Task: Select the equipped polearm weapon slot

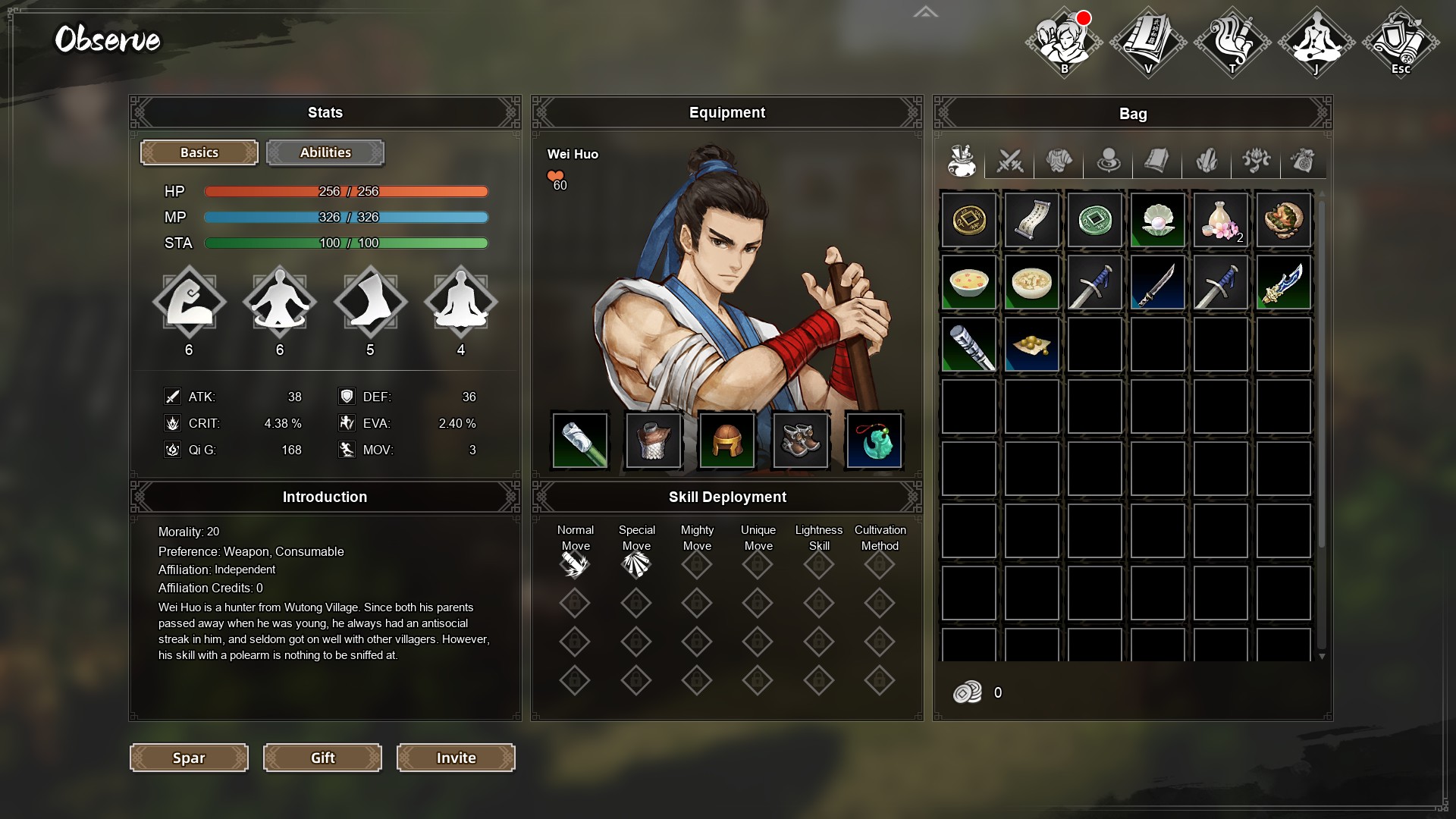Action: pos(580,441)
